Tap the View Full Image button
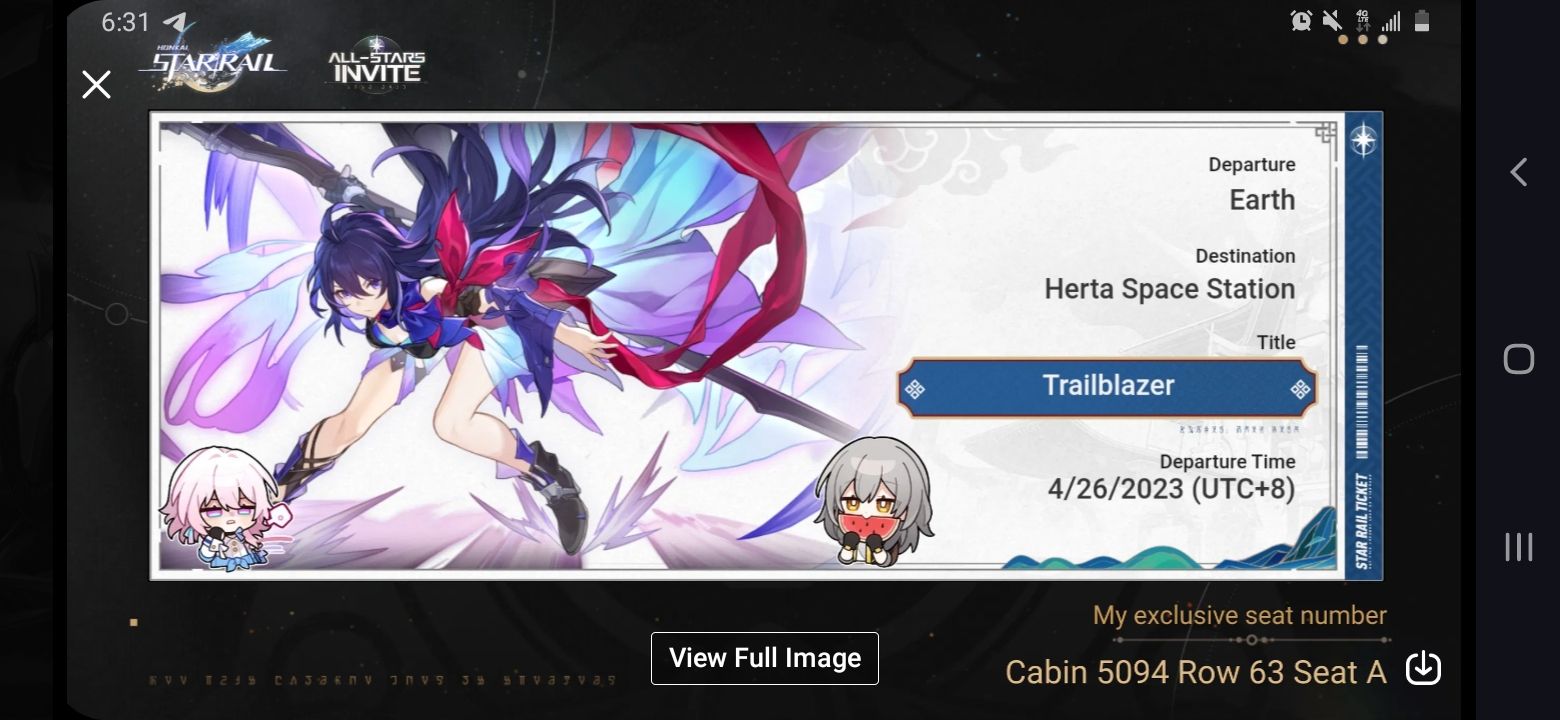Screen dimensions: 1560x720 coord(764,658)
